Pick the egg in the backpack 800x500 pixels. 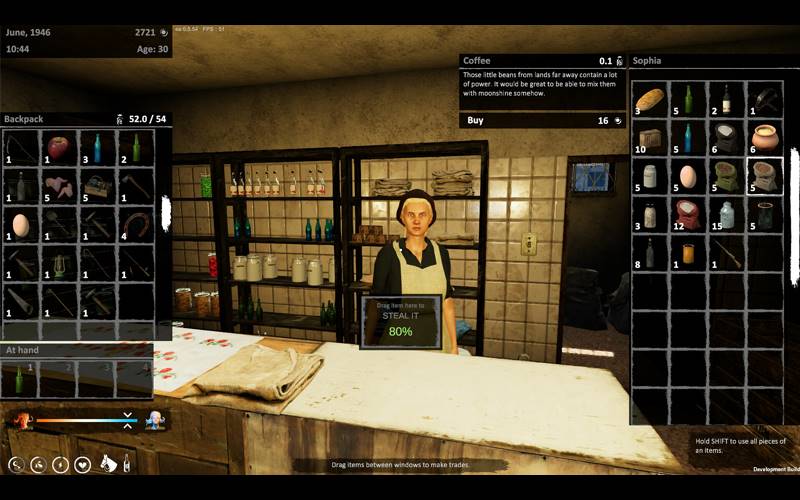pos(21,224)
